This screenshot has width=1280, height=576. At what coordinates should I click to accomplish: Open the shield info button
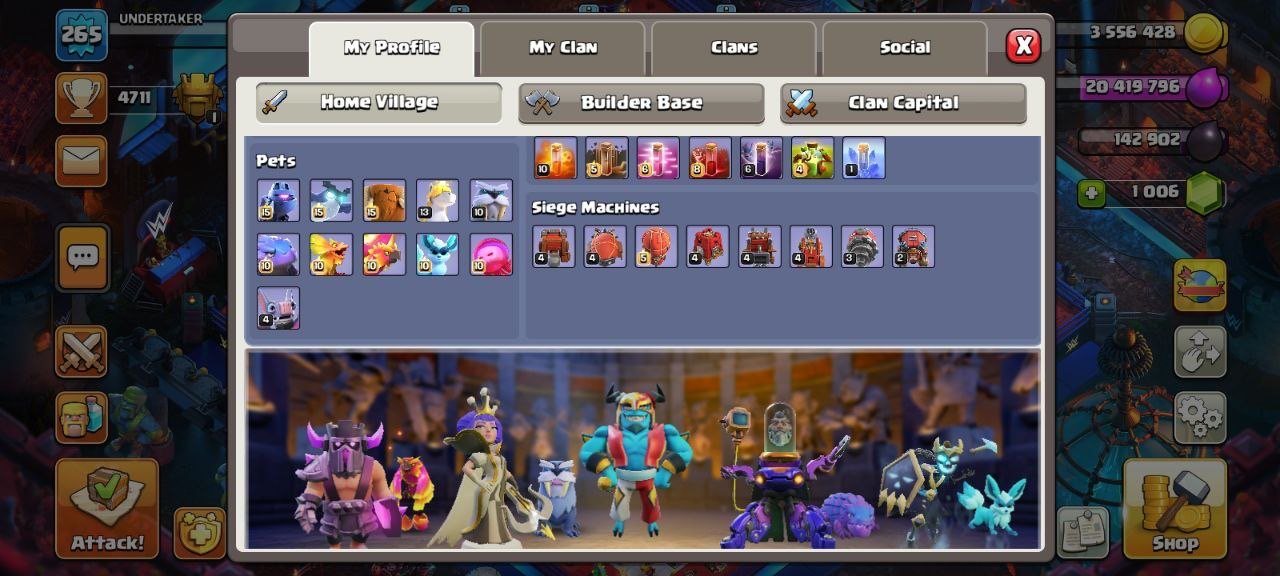coord(199,532)
